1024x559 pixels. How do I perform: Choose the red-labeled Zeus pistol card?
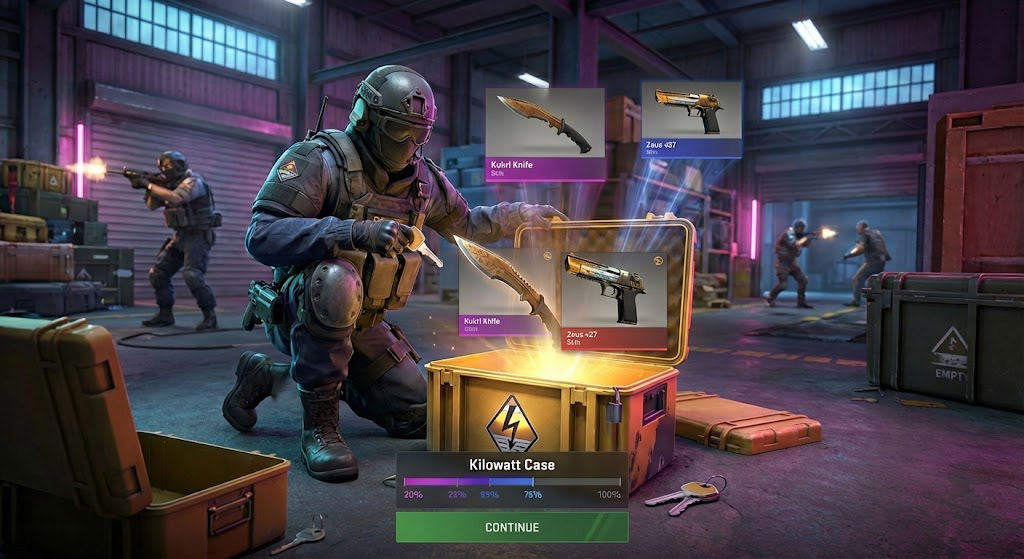614,299
